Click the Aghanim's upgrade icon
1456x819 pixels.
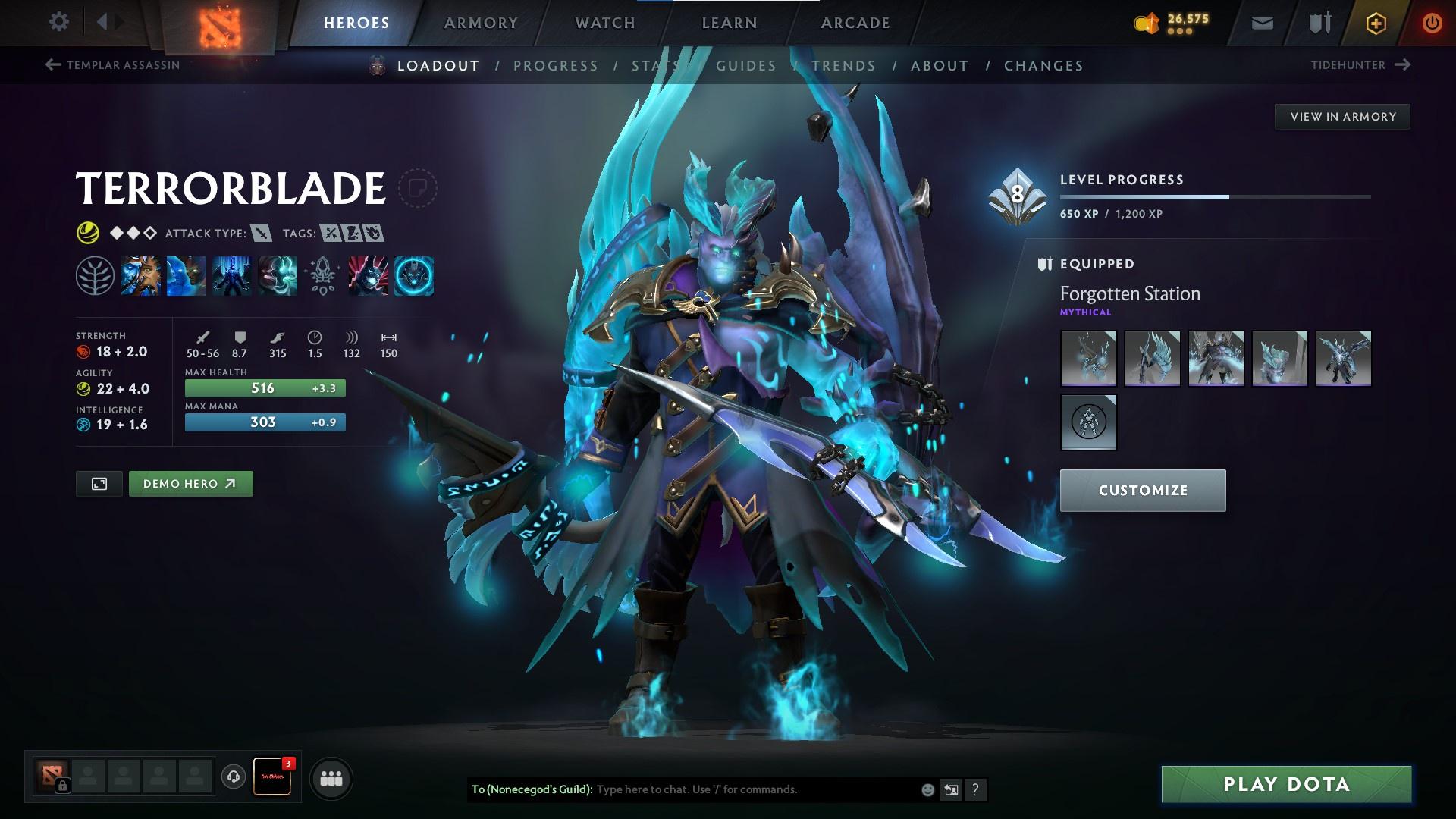point(322,275)
